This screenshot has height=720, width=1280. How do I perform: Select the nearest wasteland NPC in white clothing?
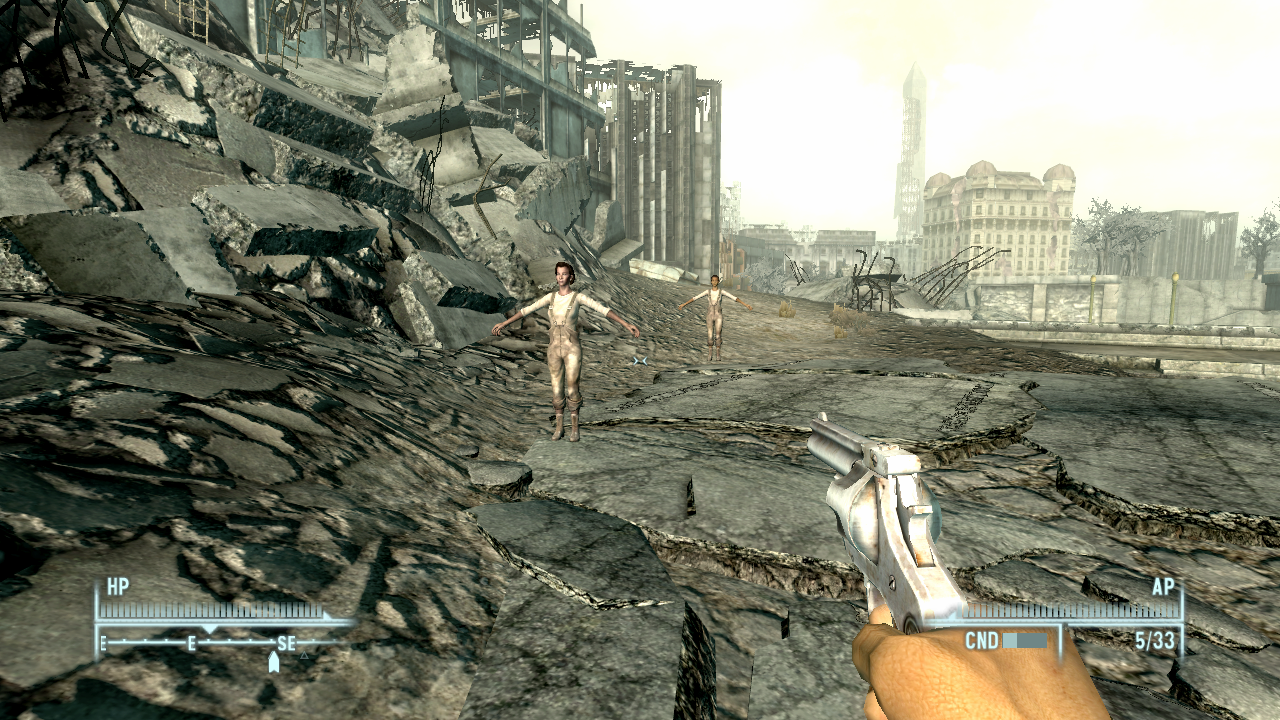[x=565, y=345]
